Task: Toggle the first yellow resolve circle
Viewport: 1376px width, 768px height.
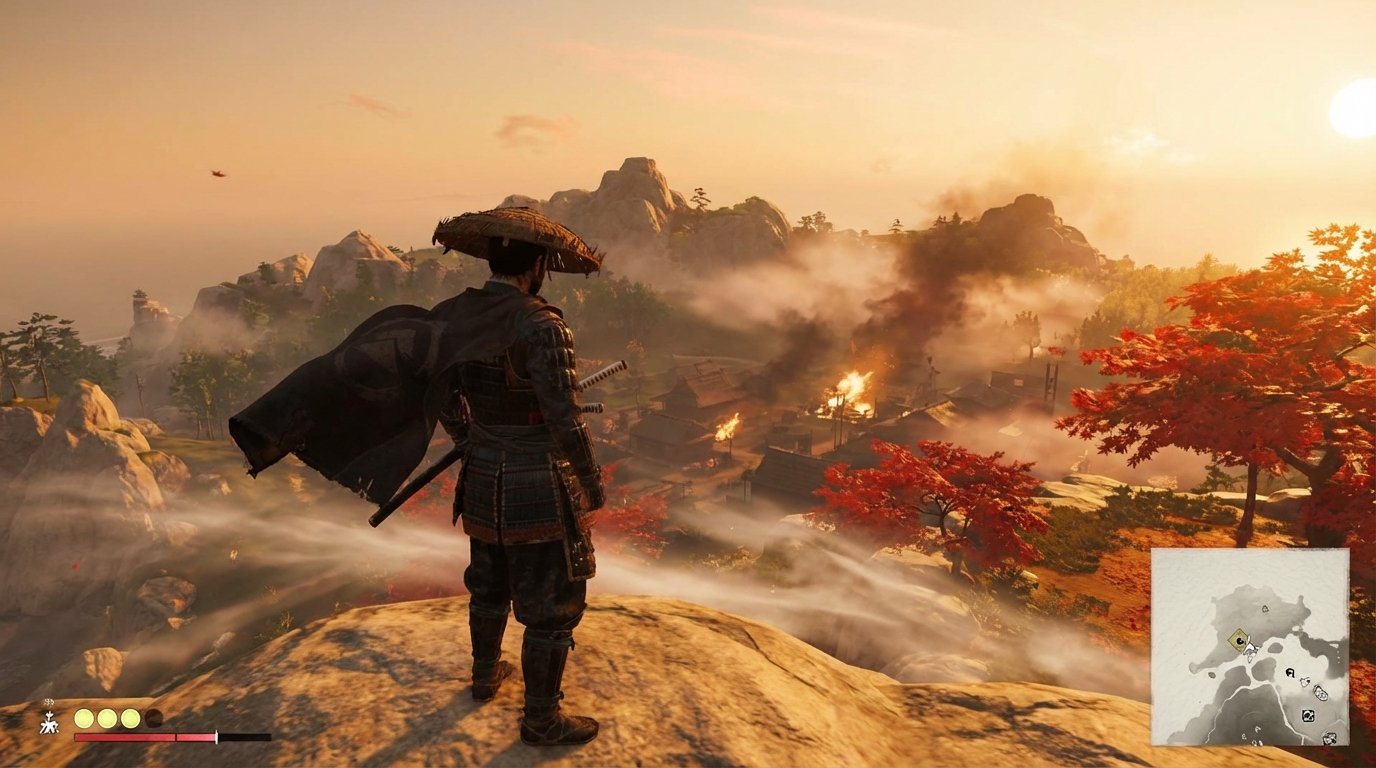Action: [84, 718]
